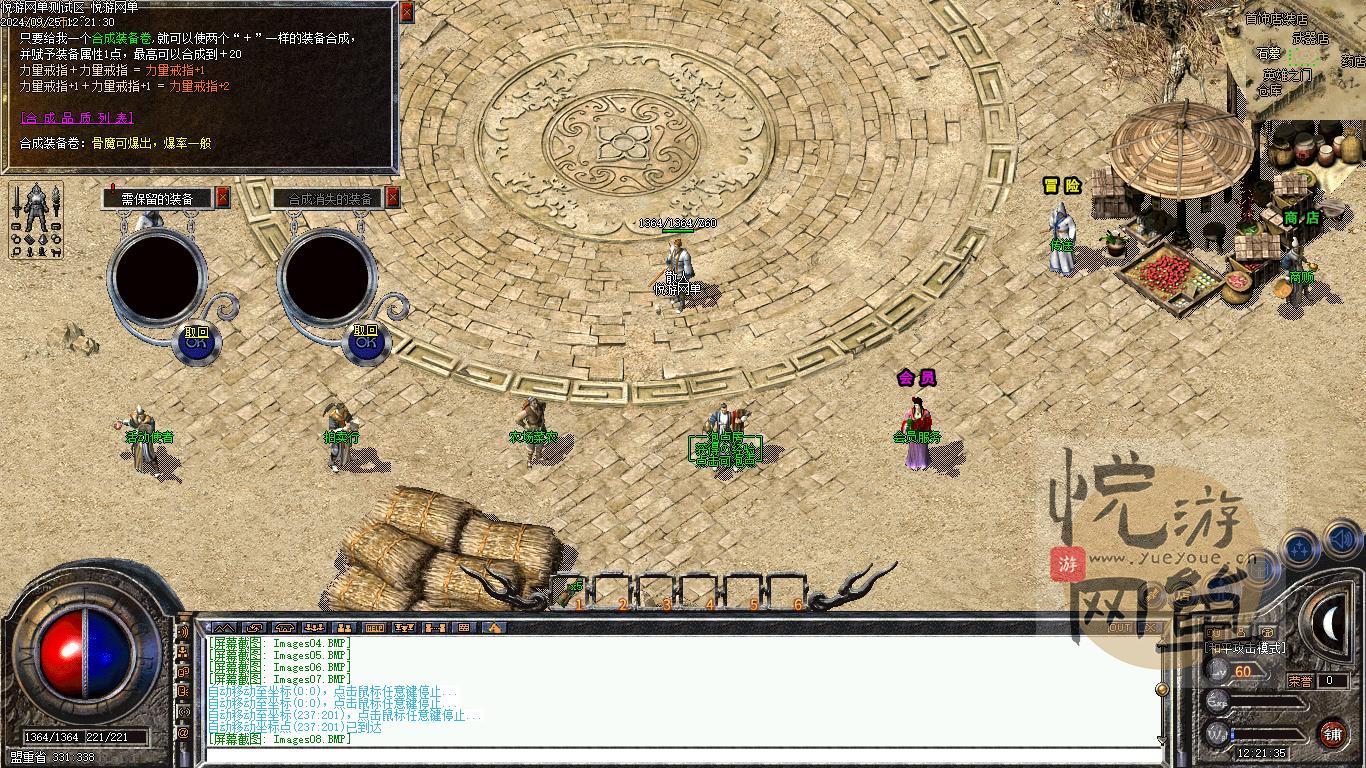Click the OUT button above the chat
The height and width of the screenshot is (768, 1366).
tap(1120, 628)
